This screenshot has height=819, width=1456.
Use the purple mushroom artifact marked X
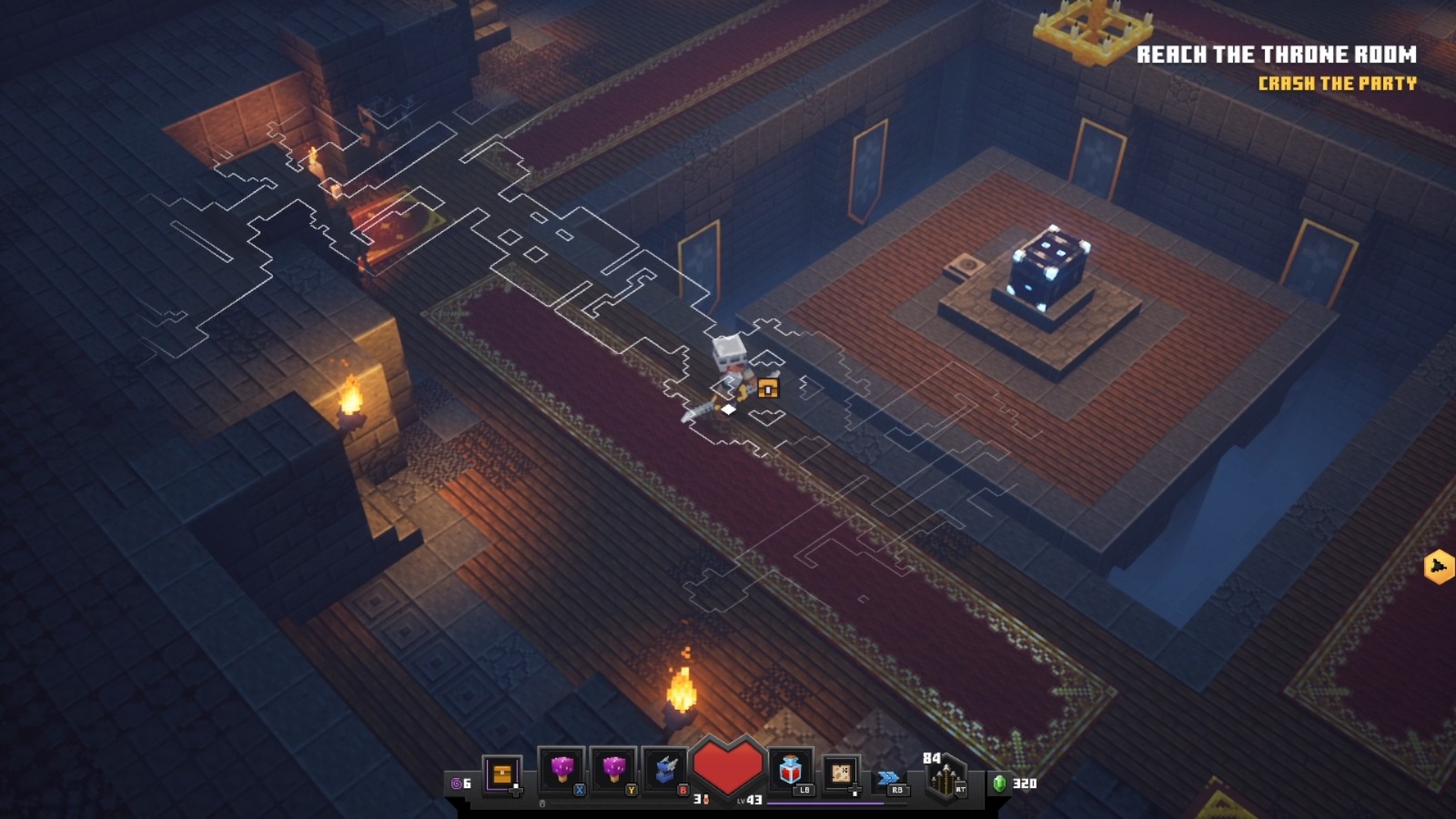pyautogui.click(x=561, y=772)
